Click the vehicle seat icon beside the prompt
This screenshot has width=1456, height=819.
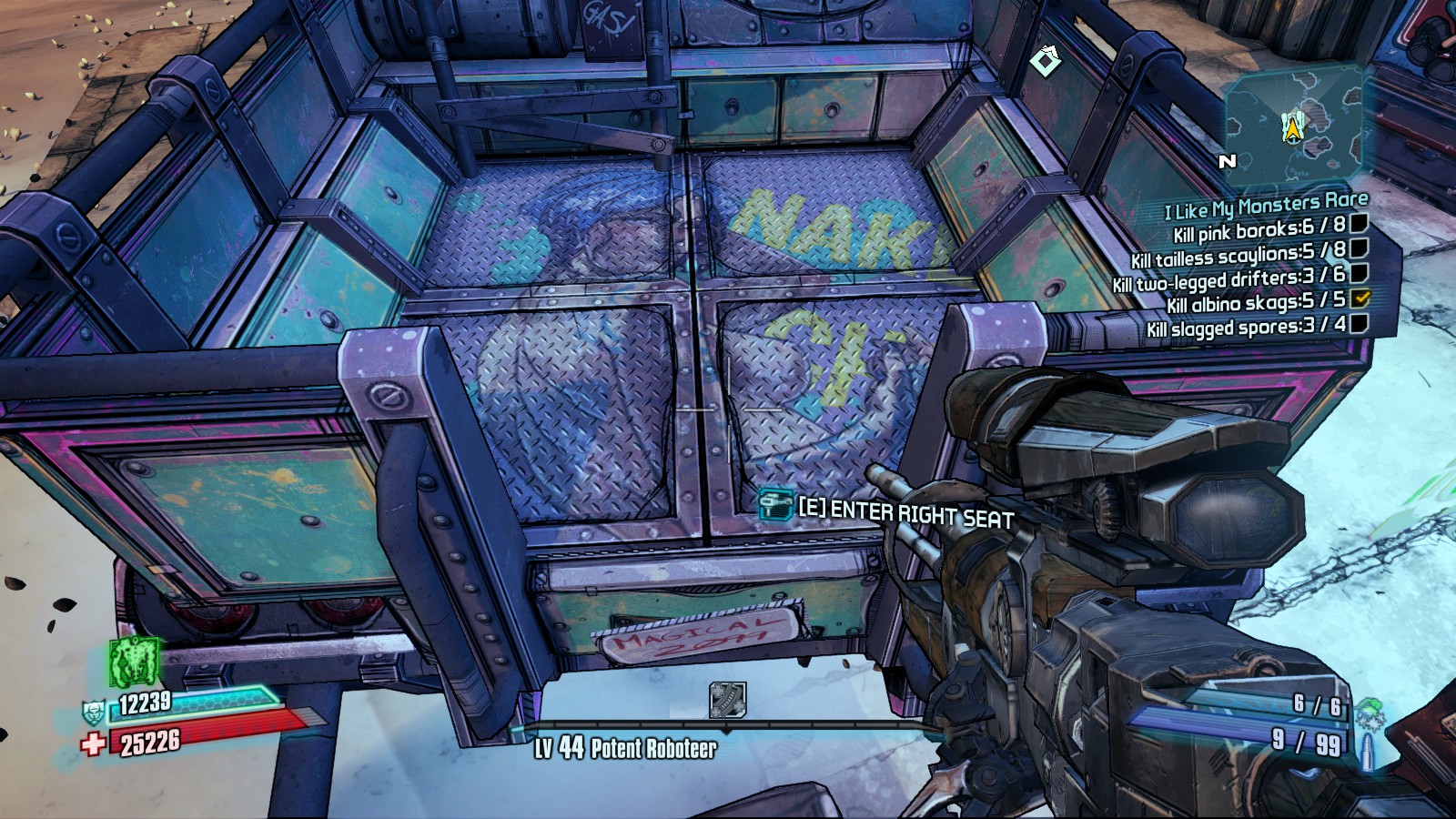pos(775,503)
